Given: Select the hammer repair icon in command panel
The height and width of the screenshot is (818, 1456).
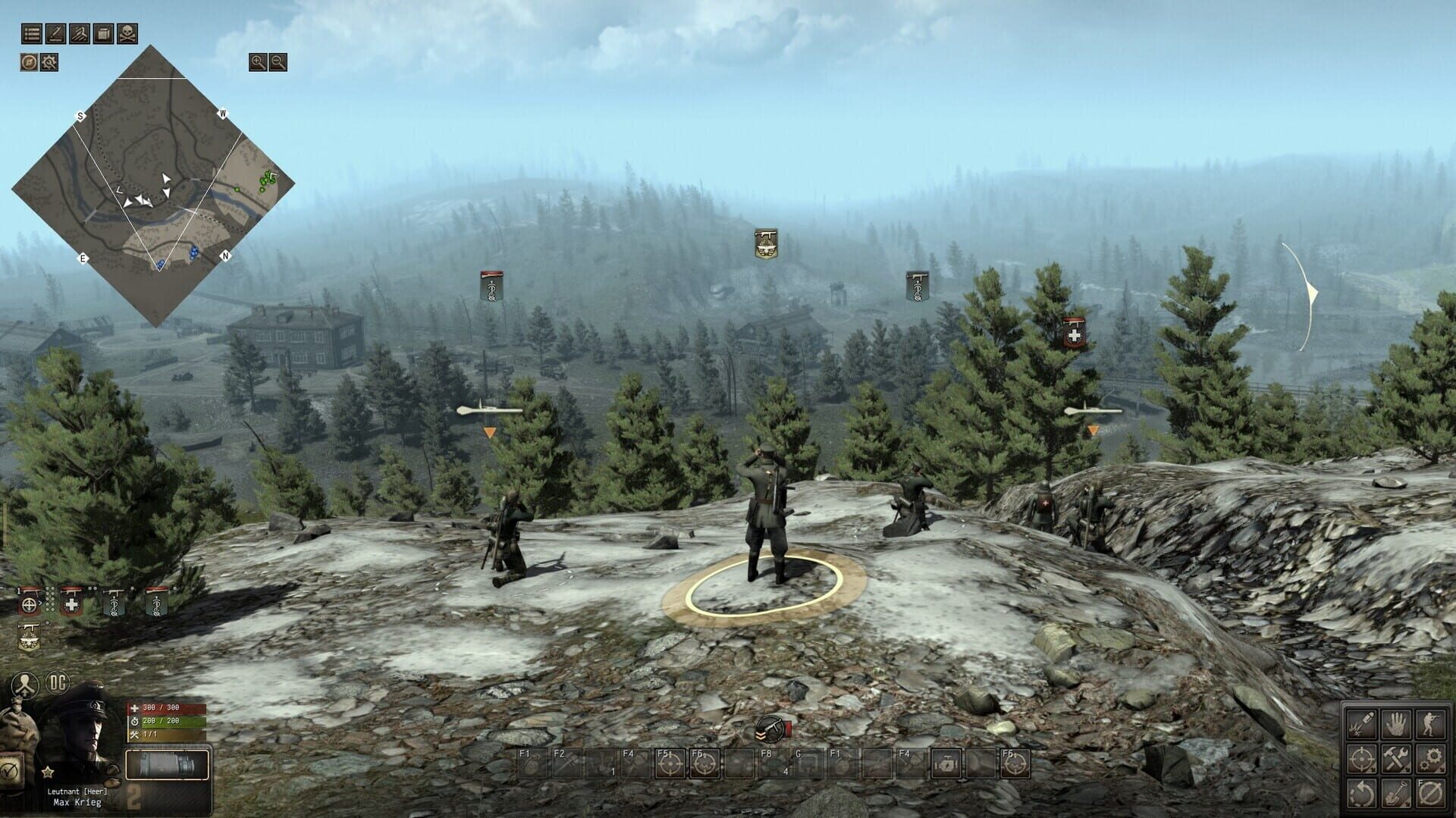Looking at the screenshot, I should pyautogui.click(x=1397, y=758).
